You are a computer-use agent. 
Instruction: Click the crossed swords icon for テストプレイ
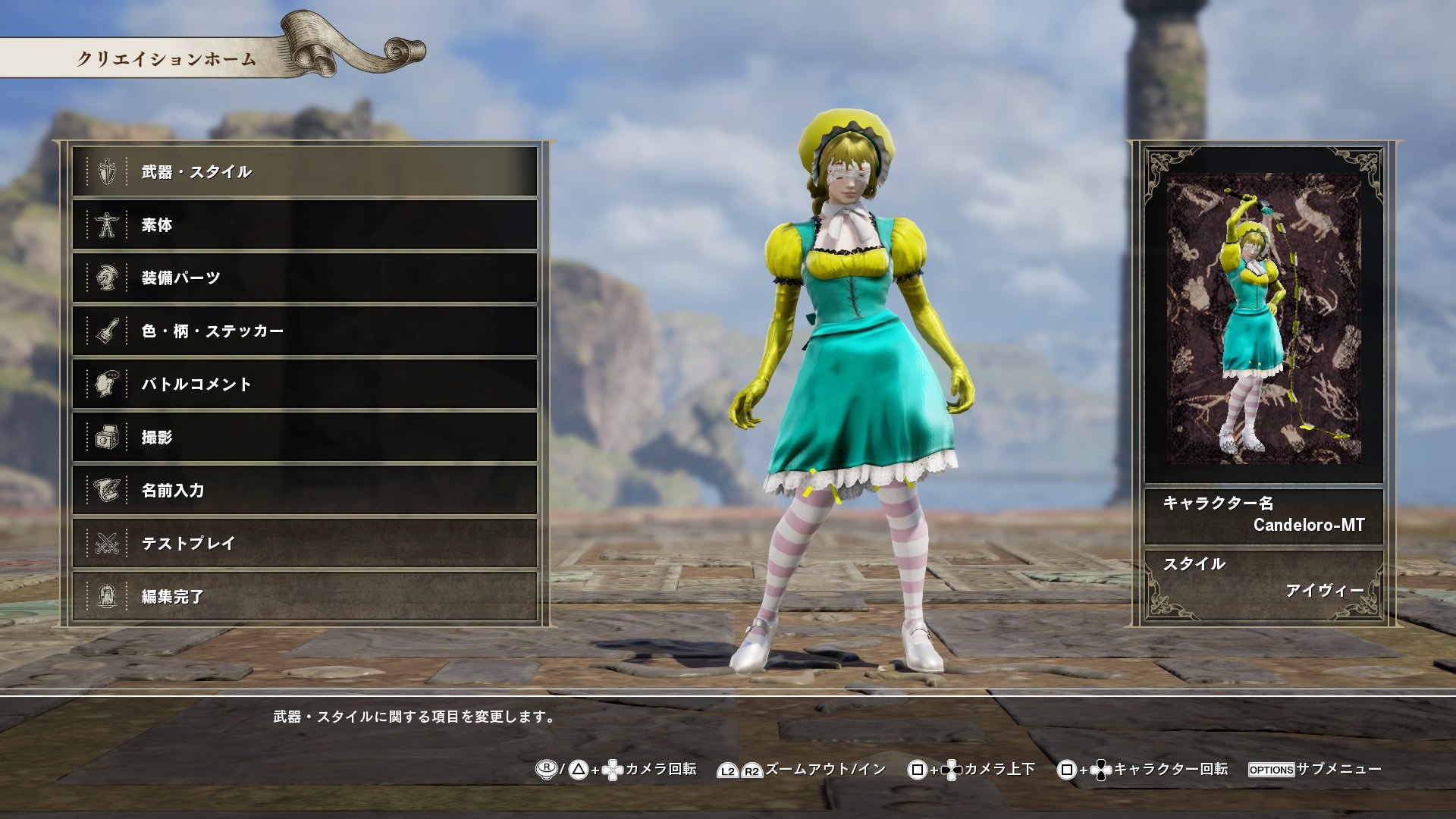tap(107, 543)
